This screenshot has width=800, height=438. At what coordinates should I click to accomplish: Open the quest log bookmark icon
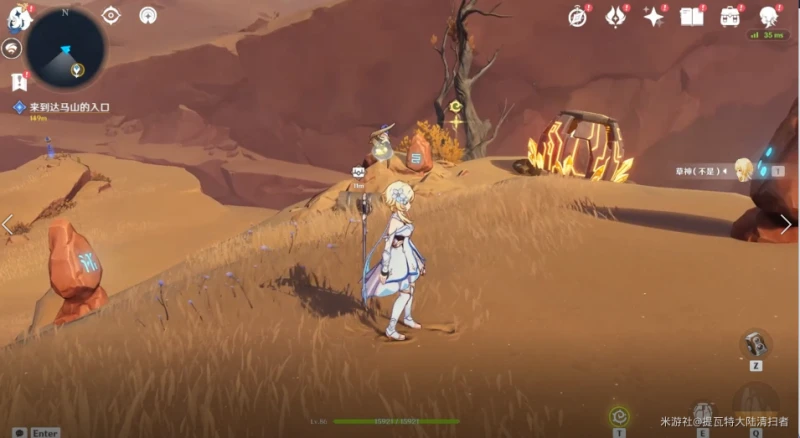coord(18,82)
